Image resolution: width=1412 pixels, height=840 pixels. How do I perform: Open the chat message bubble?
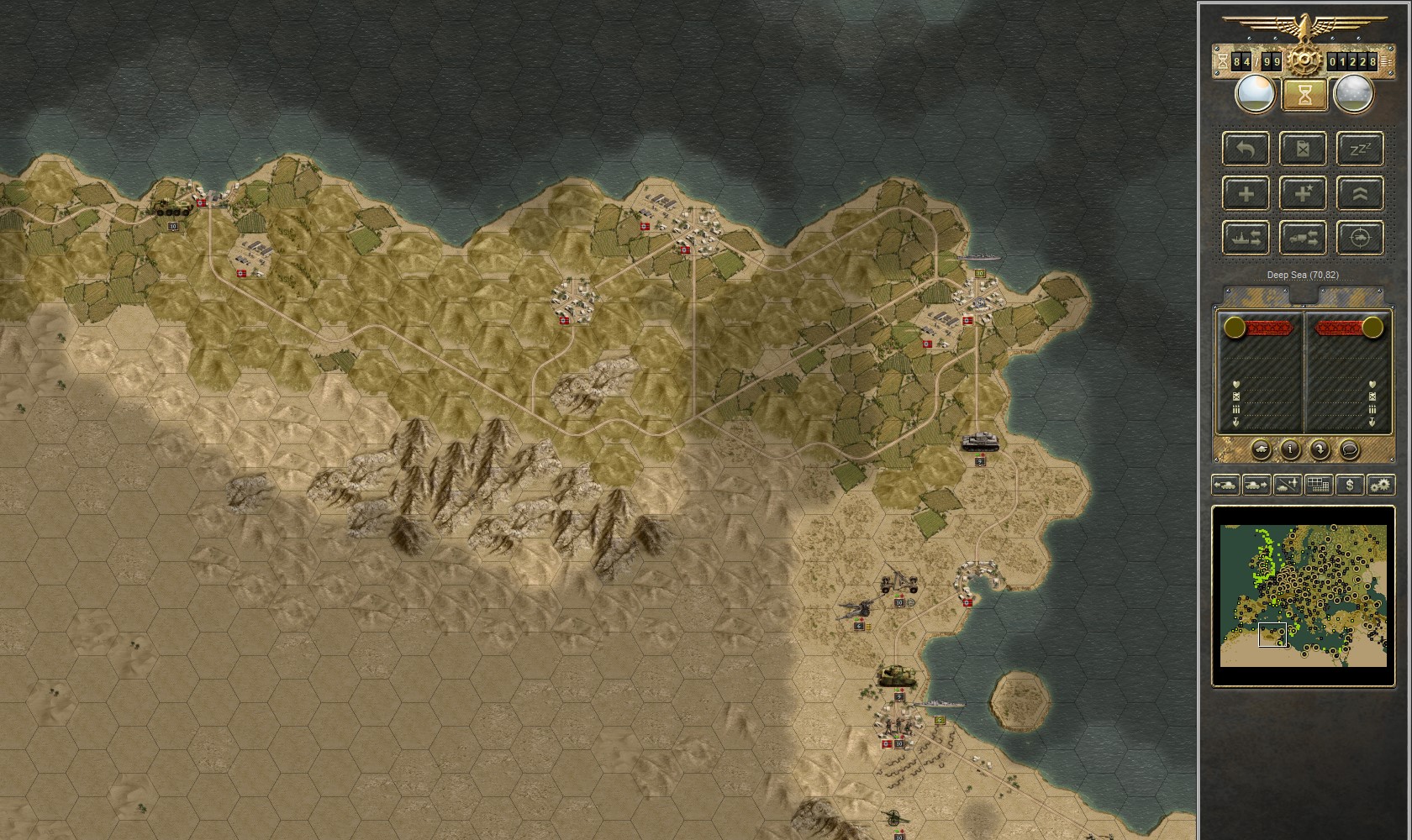[1350, 449]
